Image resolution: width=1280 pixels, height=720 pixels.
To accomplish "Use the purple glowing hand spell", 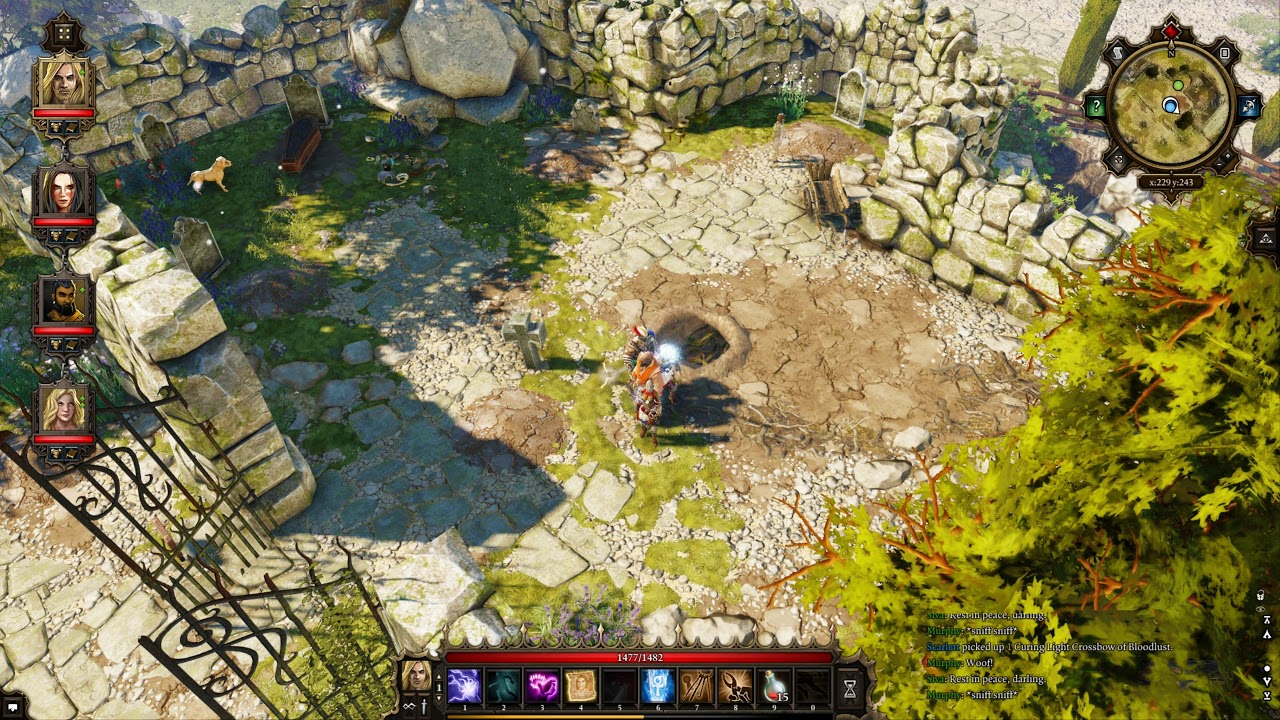I will click(542, 686).
